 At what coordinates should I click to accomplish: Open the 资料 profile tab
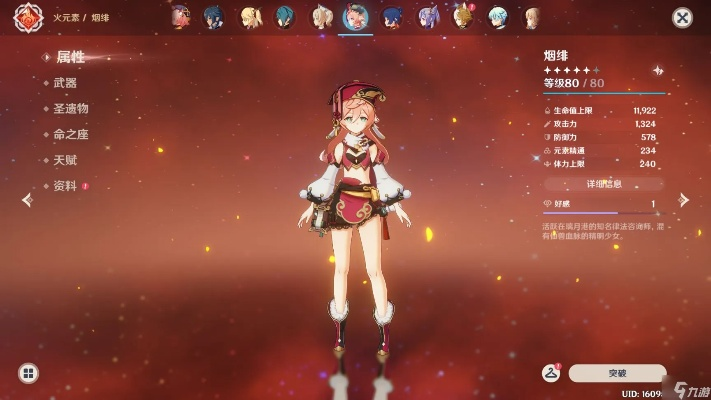[x=65, y=186]
